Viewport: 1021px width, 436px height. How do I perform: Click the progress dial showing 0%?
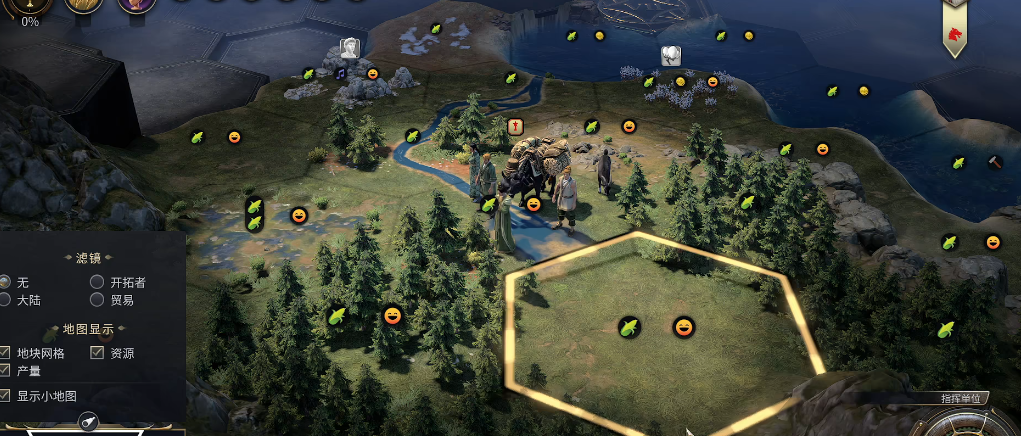[x=30, y=6]
